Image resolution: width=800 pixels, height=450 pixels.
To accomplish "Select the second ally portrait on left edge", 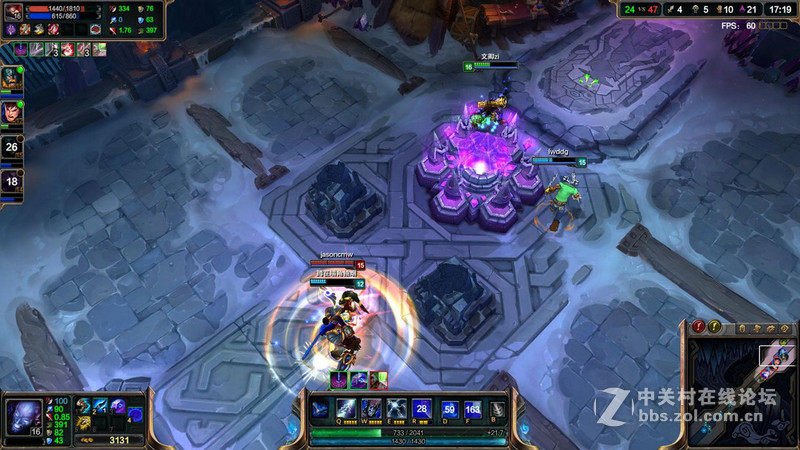I will pos(11,110).
